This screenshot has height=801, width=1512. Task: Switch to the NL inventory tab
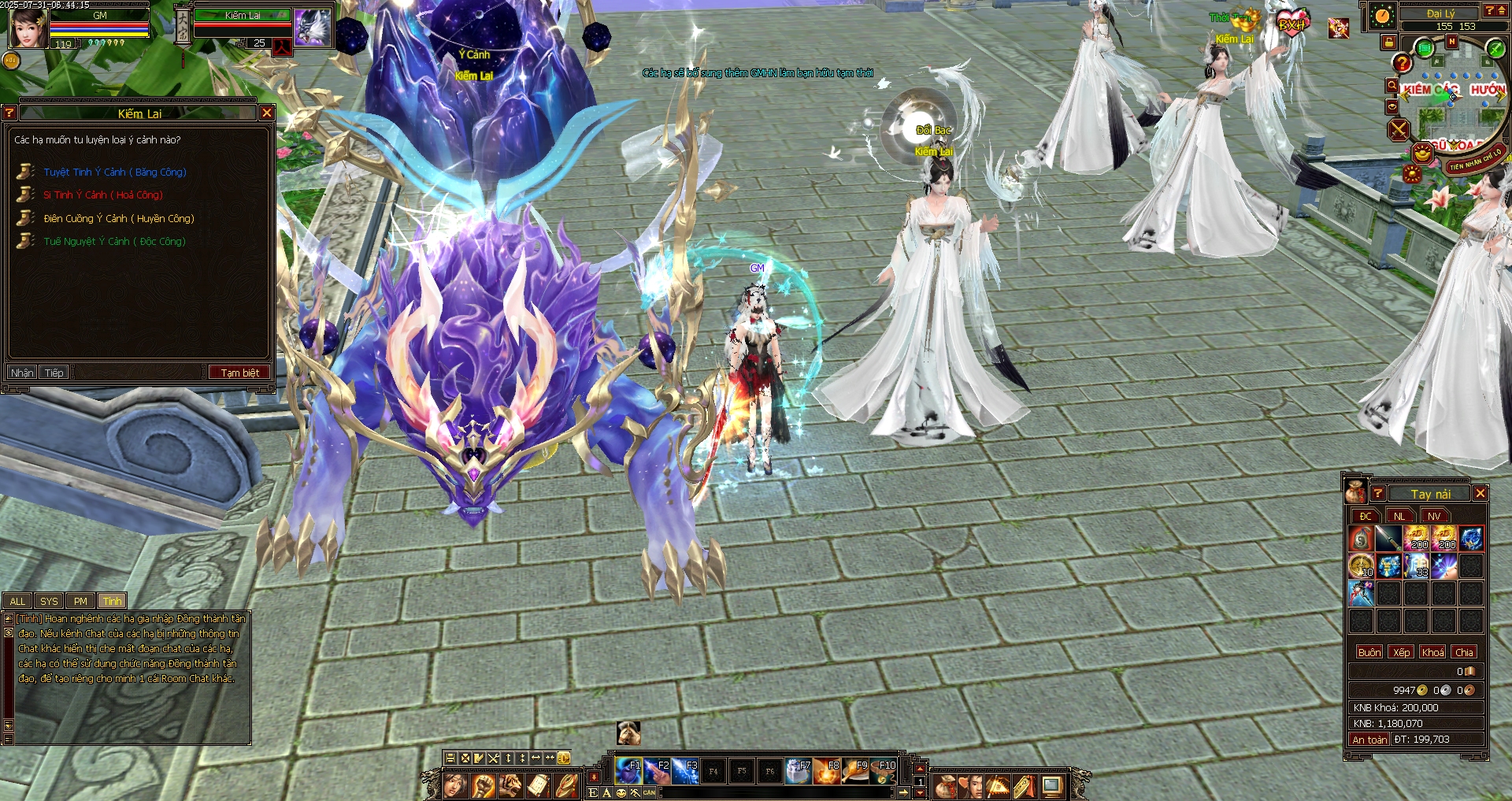tap(1399, 516)
